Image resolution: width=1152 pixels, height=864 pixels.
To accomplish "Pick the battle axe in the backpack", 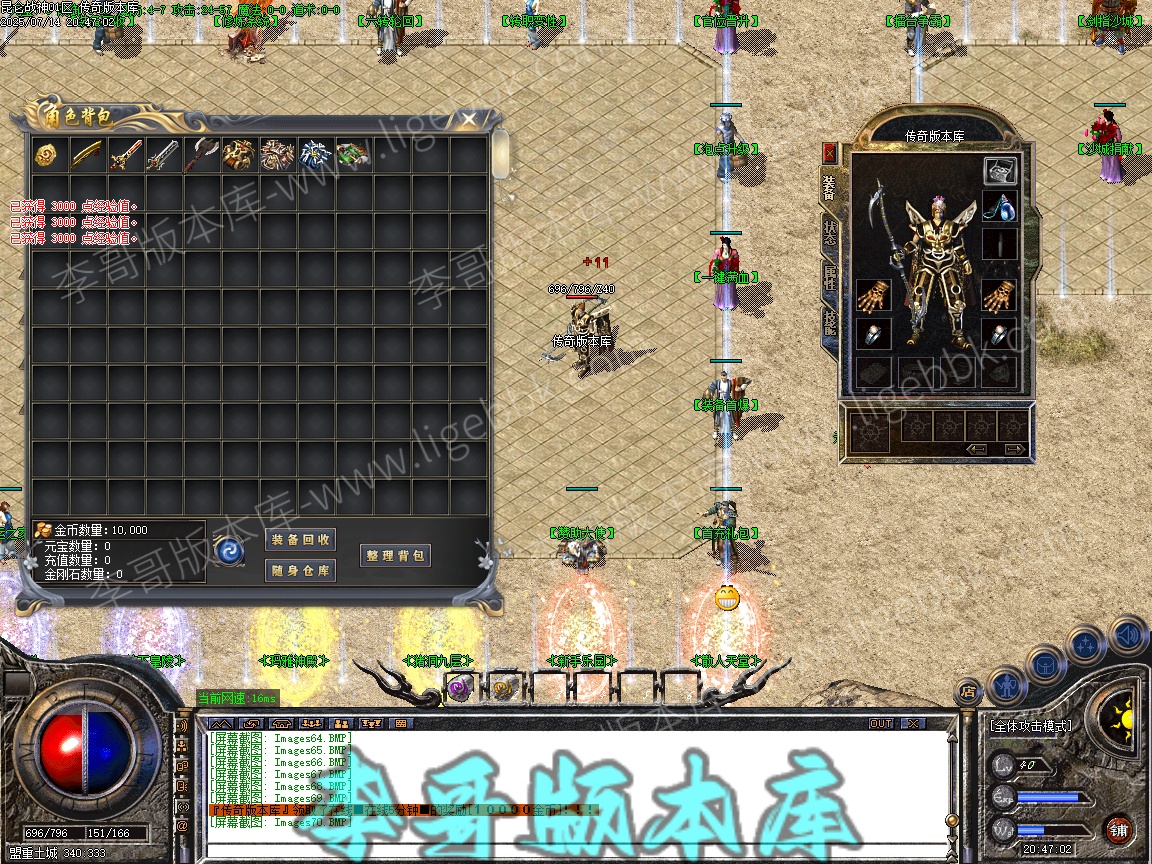I will [x=200, y=155].
